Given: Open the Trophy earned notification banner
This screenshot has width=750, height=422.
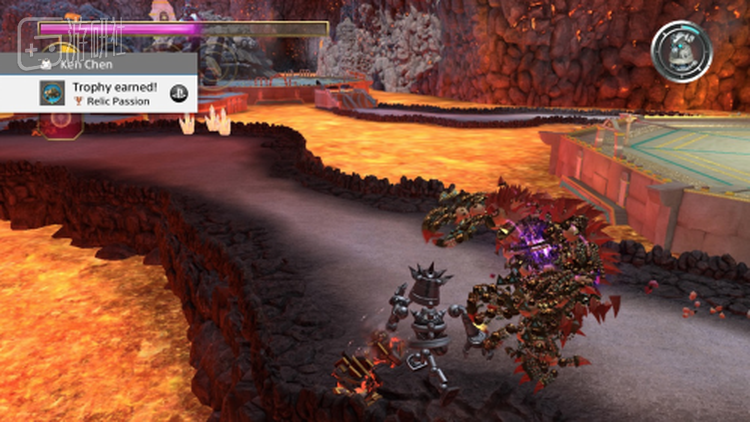Looking at the screenshot, I should tap(110, 93).
